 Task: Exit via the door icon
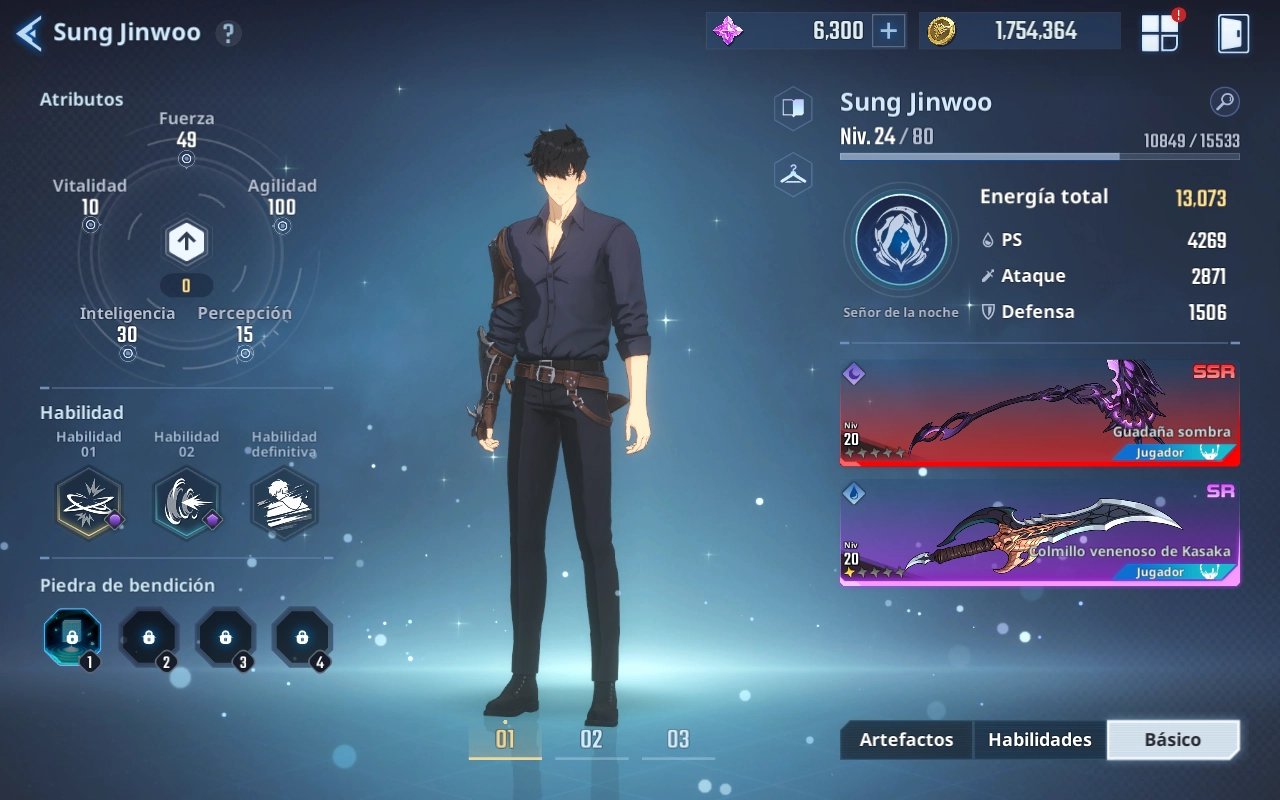1232,33
